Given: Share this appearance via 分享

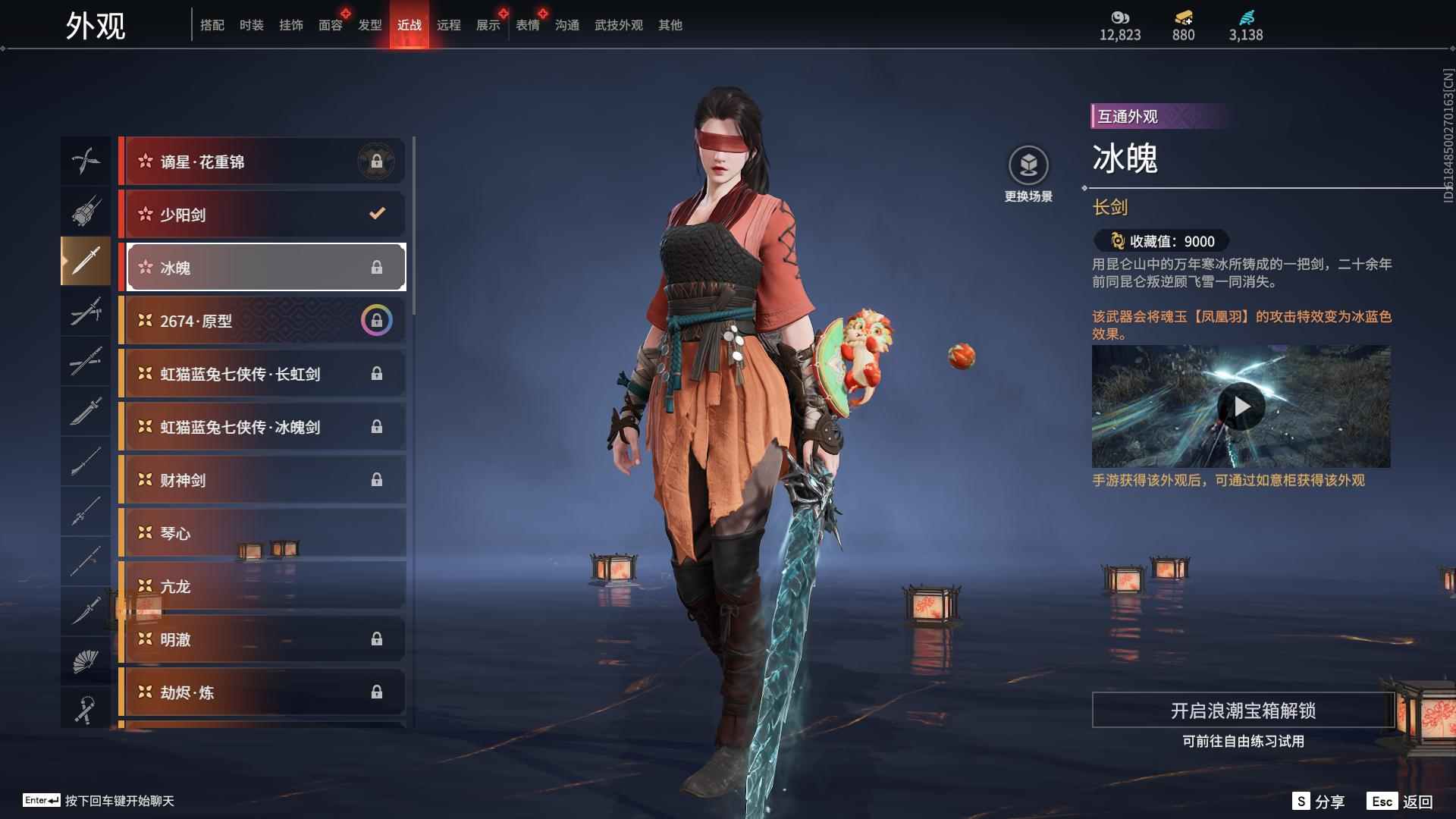Looking at the screenshot, I should pyautogui.click(x=1319, y=802).
